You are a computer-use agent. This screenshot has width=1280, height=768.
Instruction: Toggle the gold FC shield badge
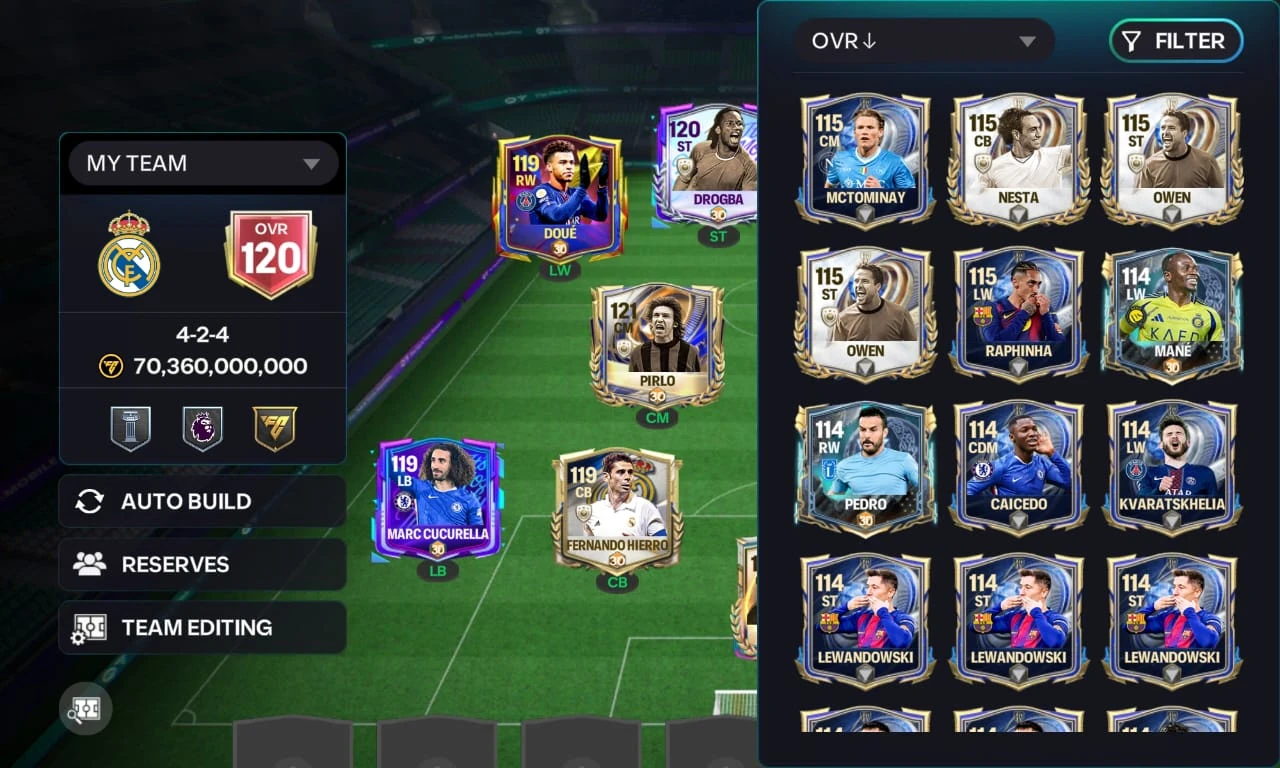(275, 427)
